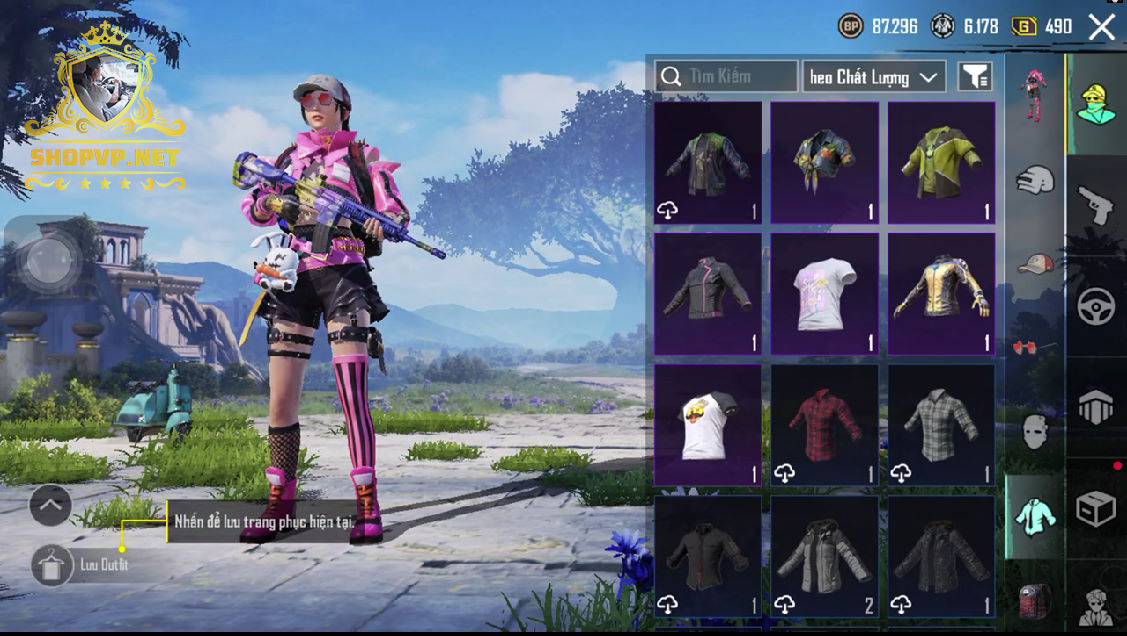This screenshot has height=636, width=1127.
Task: Select the backpack category tab
Action: click(x=1035, y=600)
